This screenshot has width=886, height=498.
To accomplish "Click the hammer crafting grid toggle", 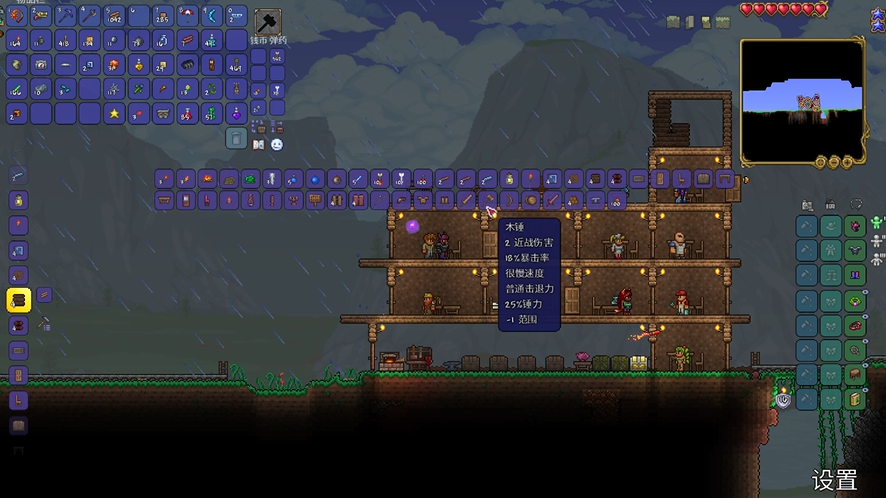I will [44, 324].
